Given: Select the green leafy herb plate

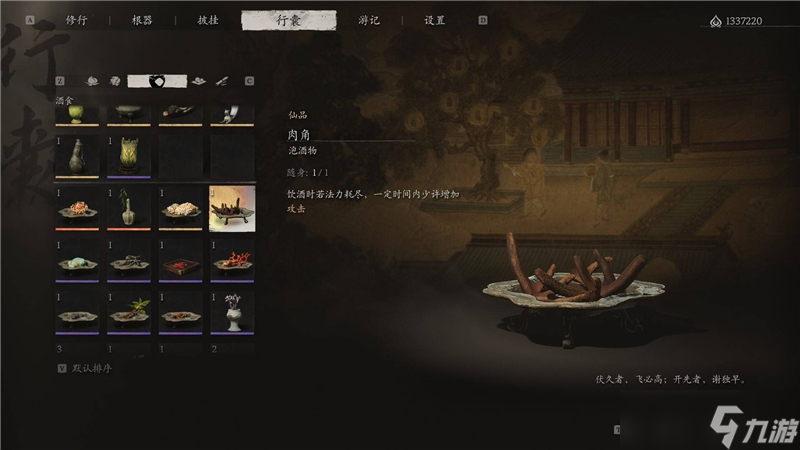Looking at the screenshot, I should click(129, 314).
